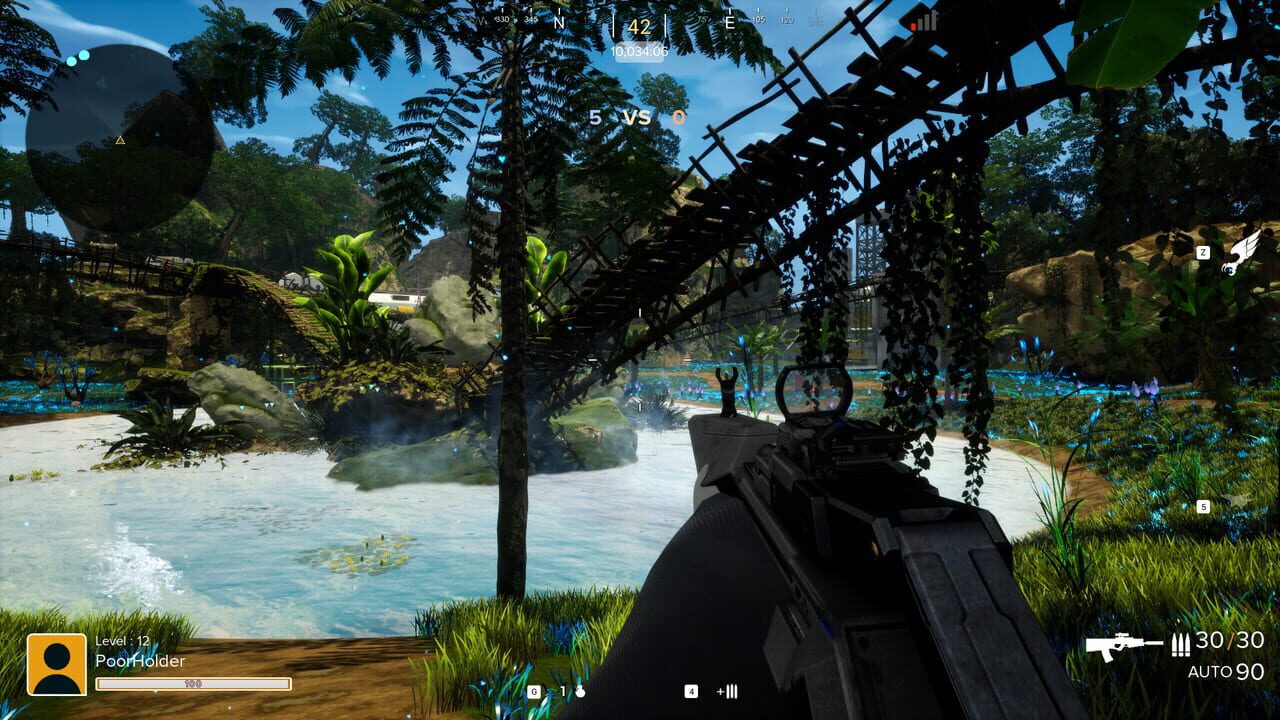Viewport: 1280px width, 720px height.
Task: Select the rifle weapon icon
Action: (x=1120, y=646)
